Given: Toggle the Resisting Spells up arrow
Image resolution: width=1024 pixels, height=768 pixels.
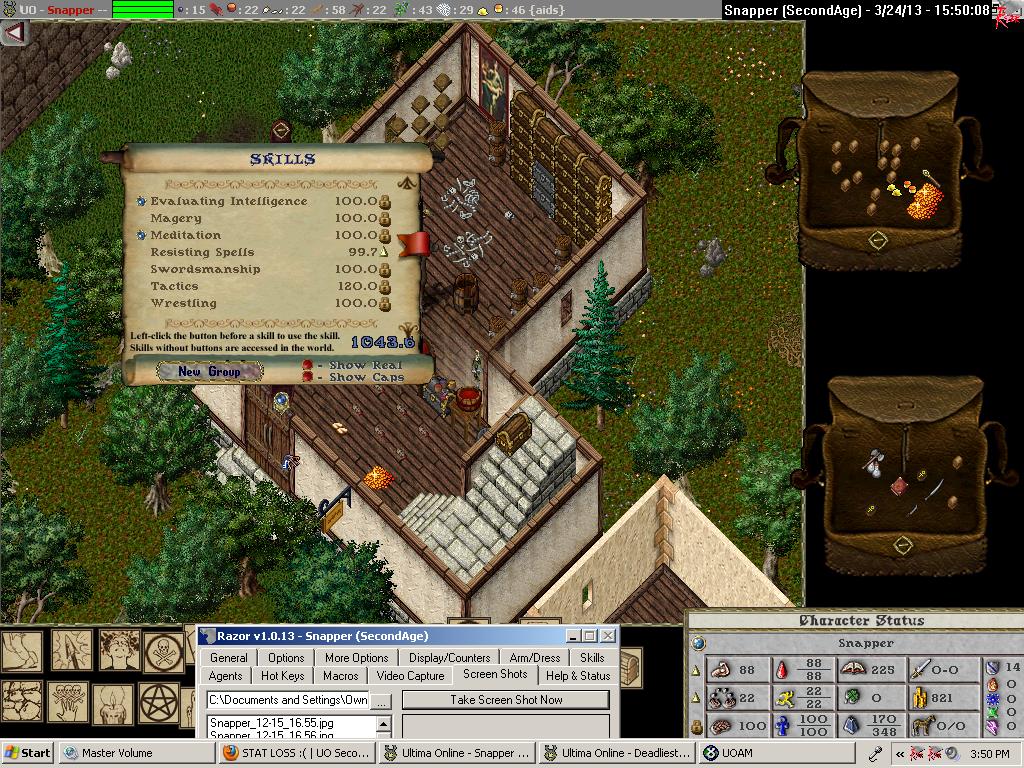Looking at the screenshot, I should coord(384,252).
